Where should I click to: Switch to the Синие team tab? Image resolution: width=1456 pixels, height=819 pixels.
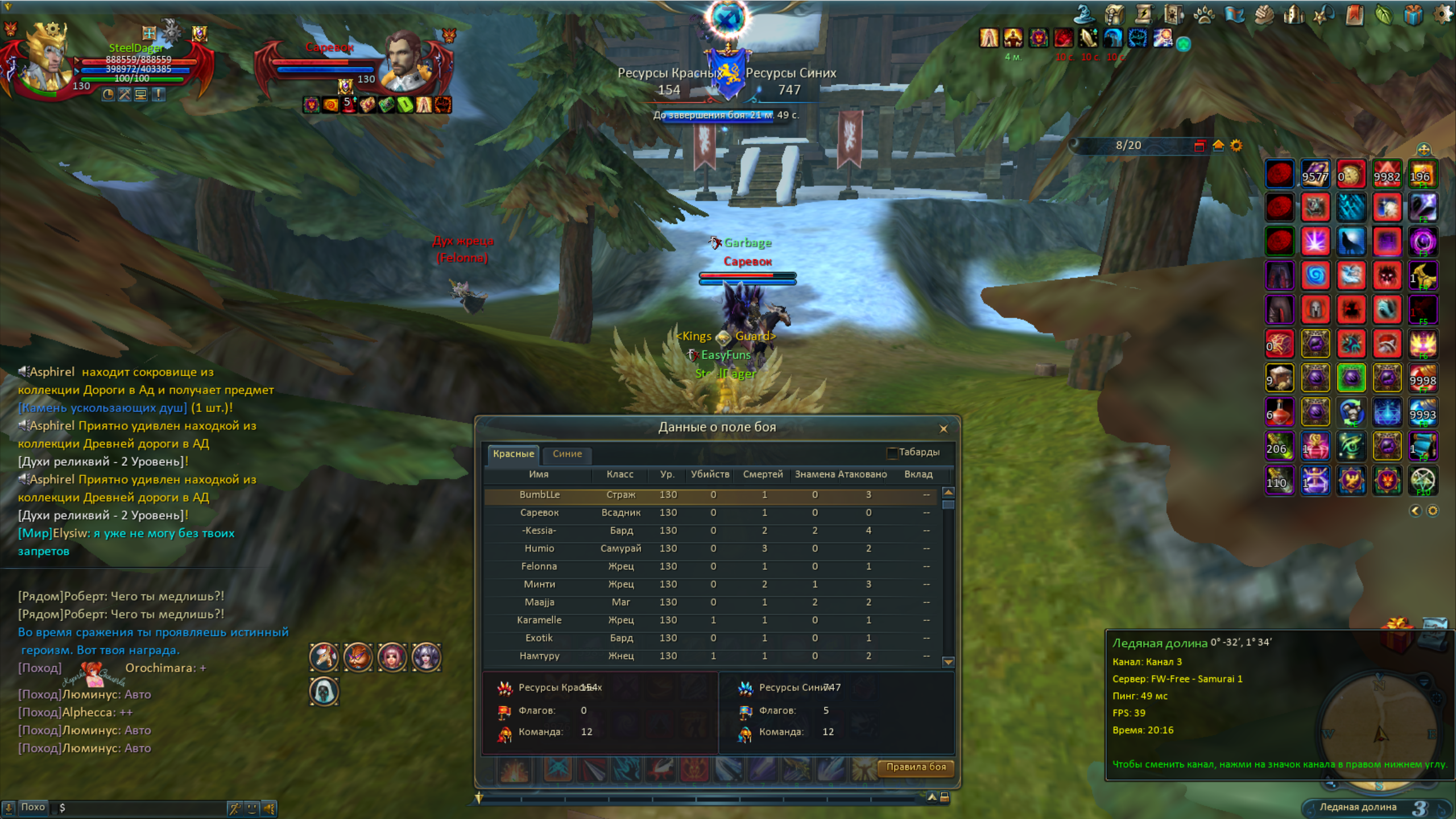point(567,454)
